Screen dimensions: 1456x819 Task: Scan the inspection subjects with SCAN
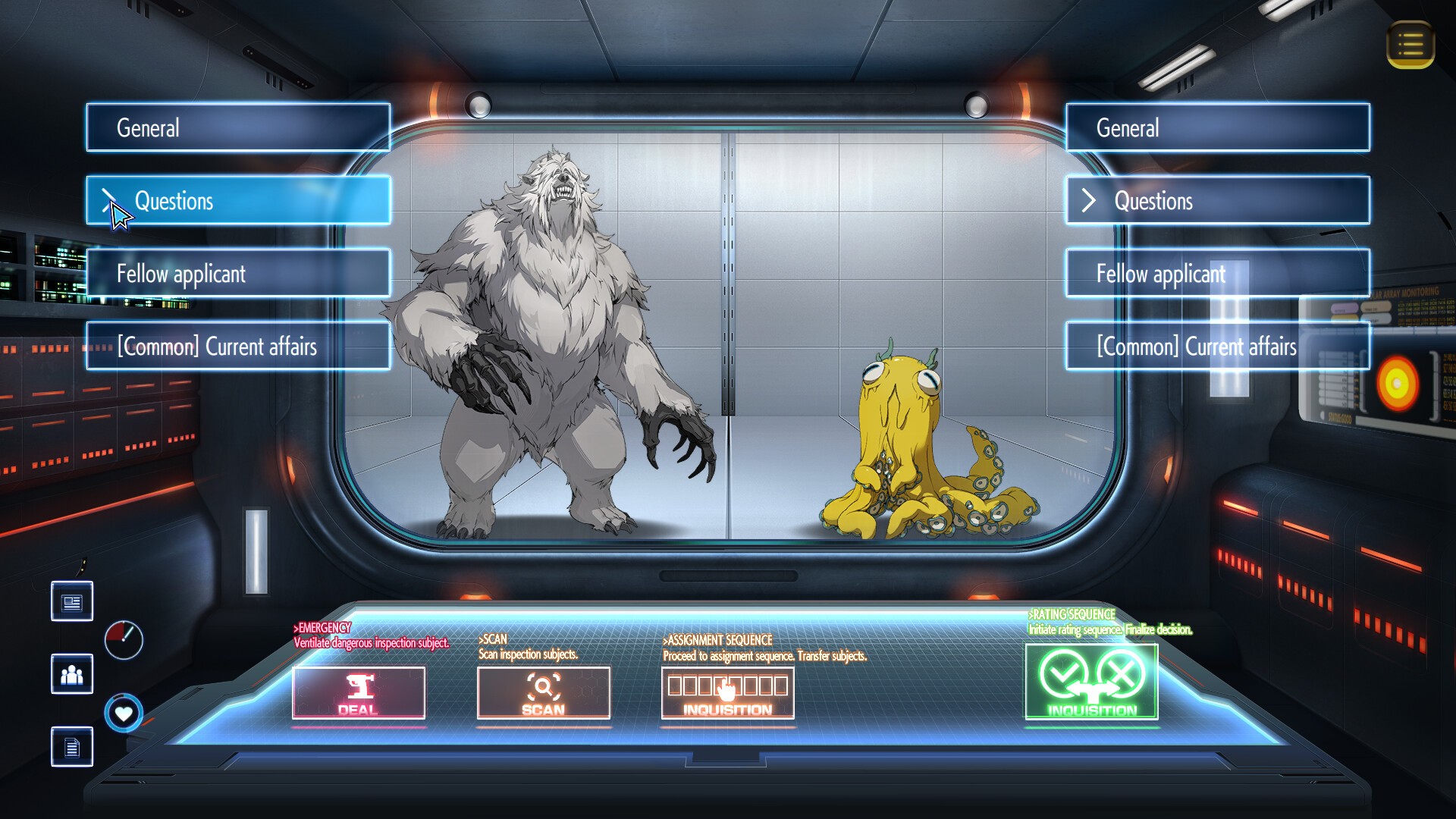coord(543,692)
